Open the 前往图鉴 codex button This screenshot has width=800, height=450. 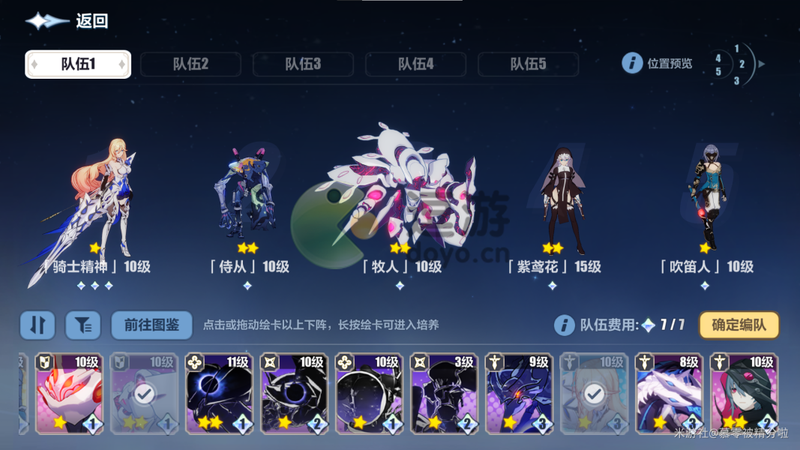152,324
